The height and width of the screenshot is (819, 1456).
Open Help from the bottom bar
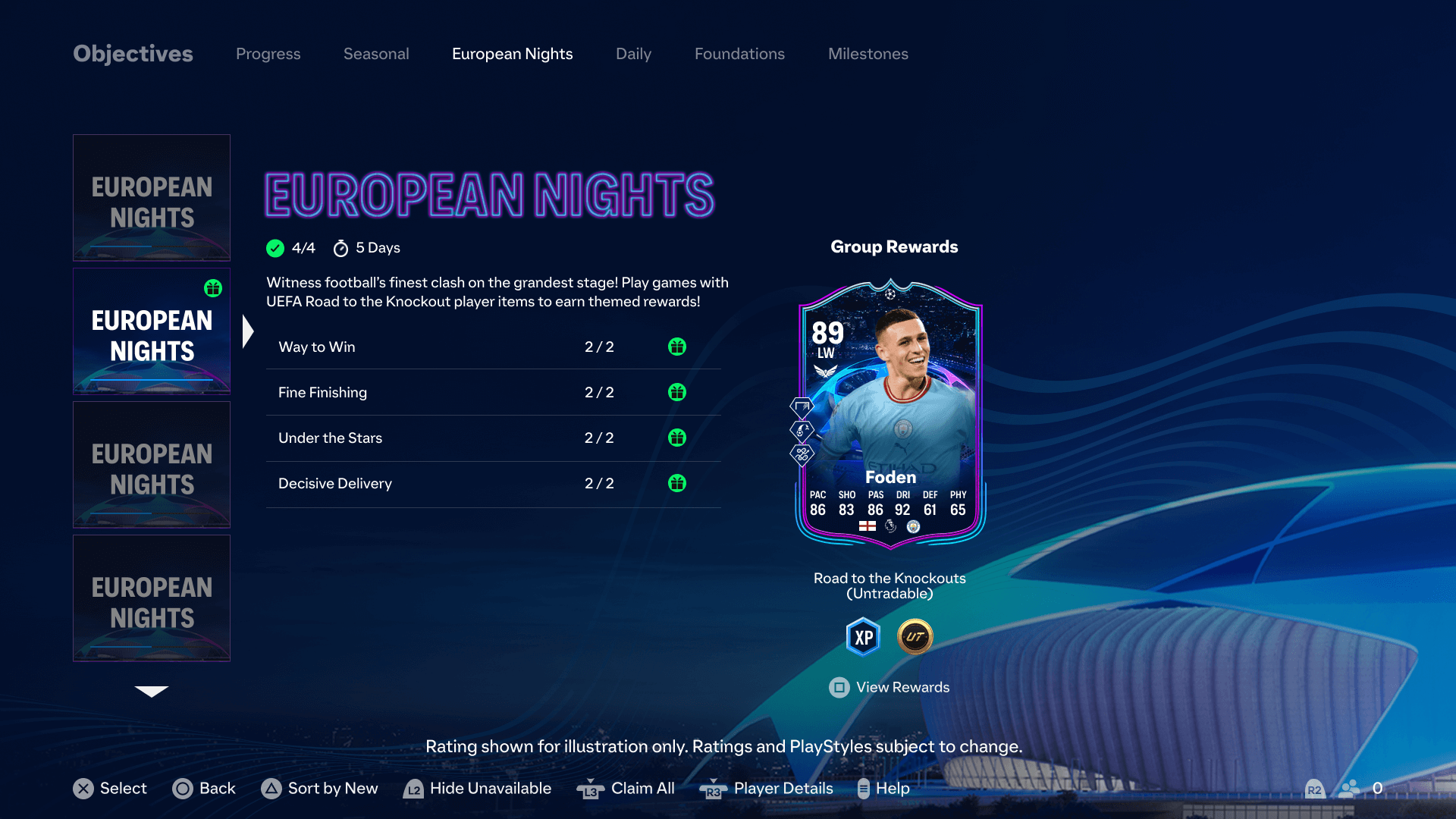point(883,789)
